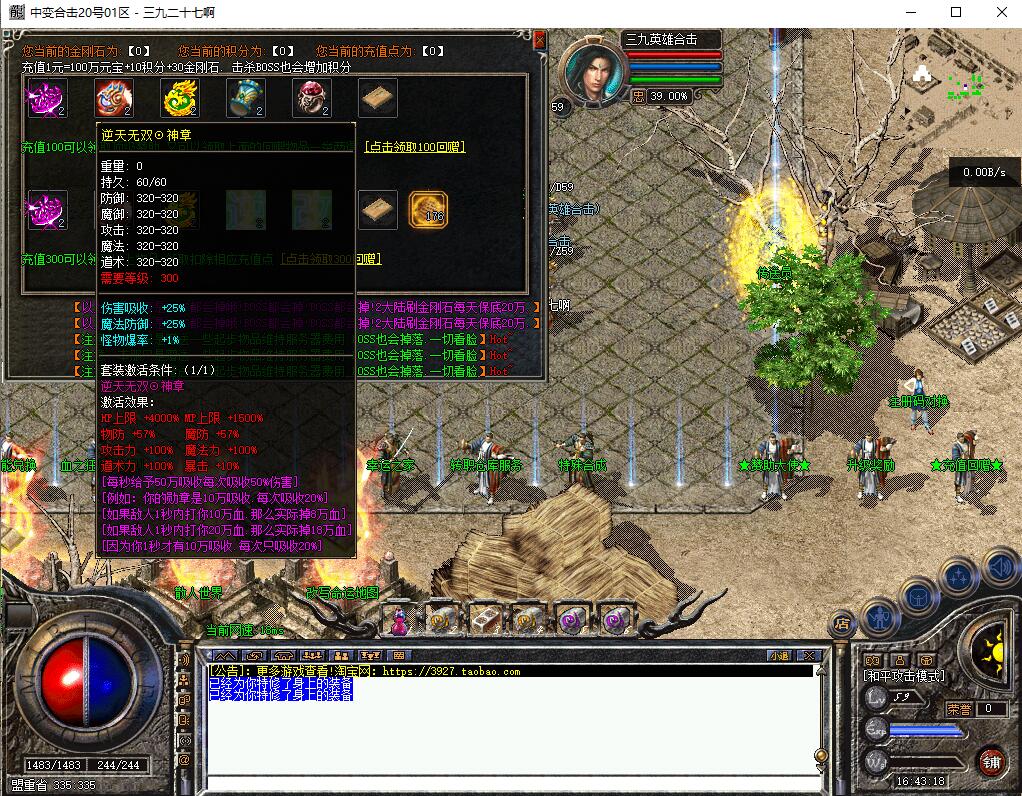This screenshot has height=796, width=1022.
Task: Click the 小退 logout button above chat
Action: click(779, 656)
